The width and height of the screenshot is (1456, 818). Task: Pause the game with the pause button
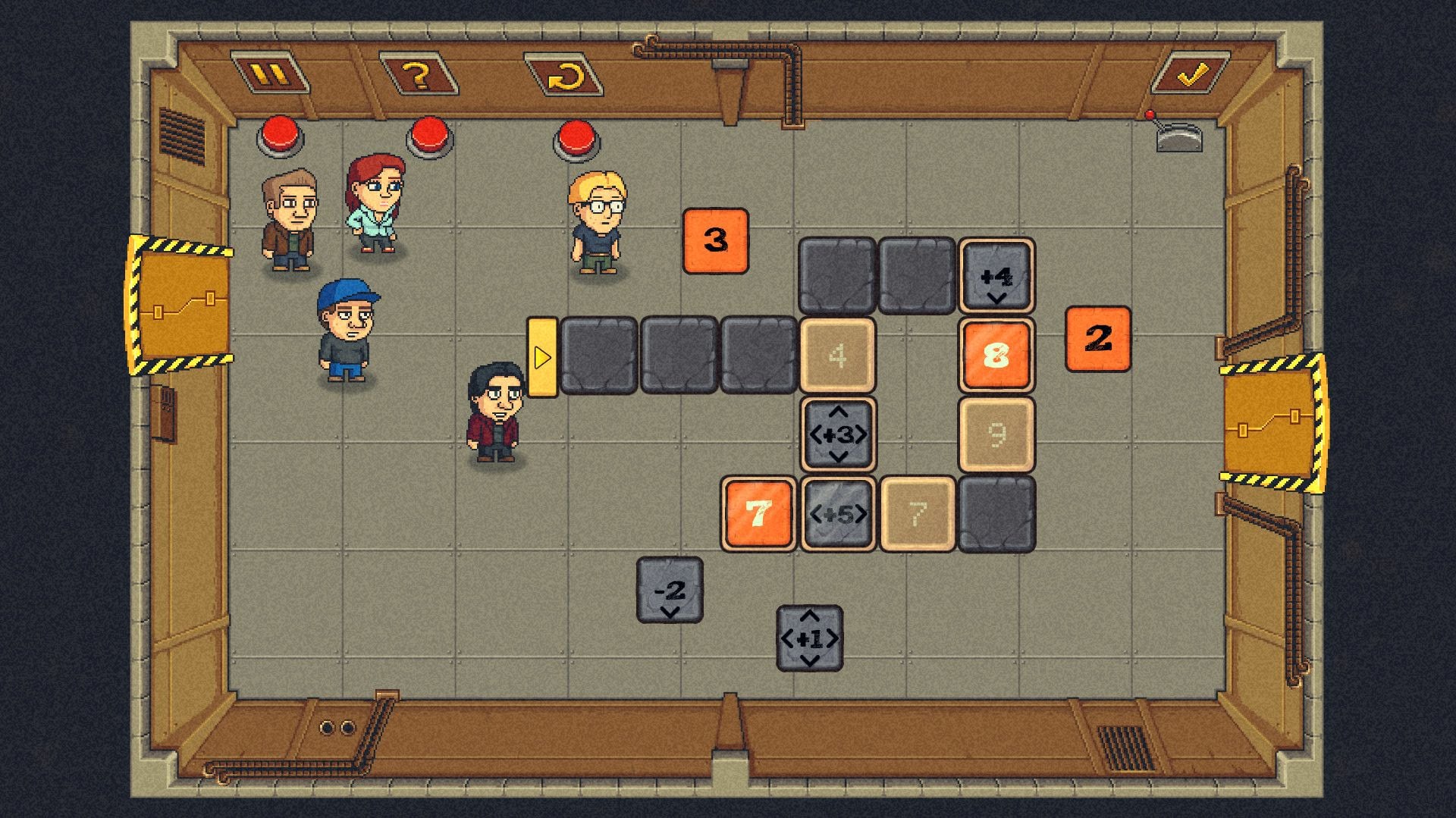pos(270,74)
